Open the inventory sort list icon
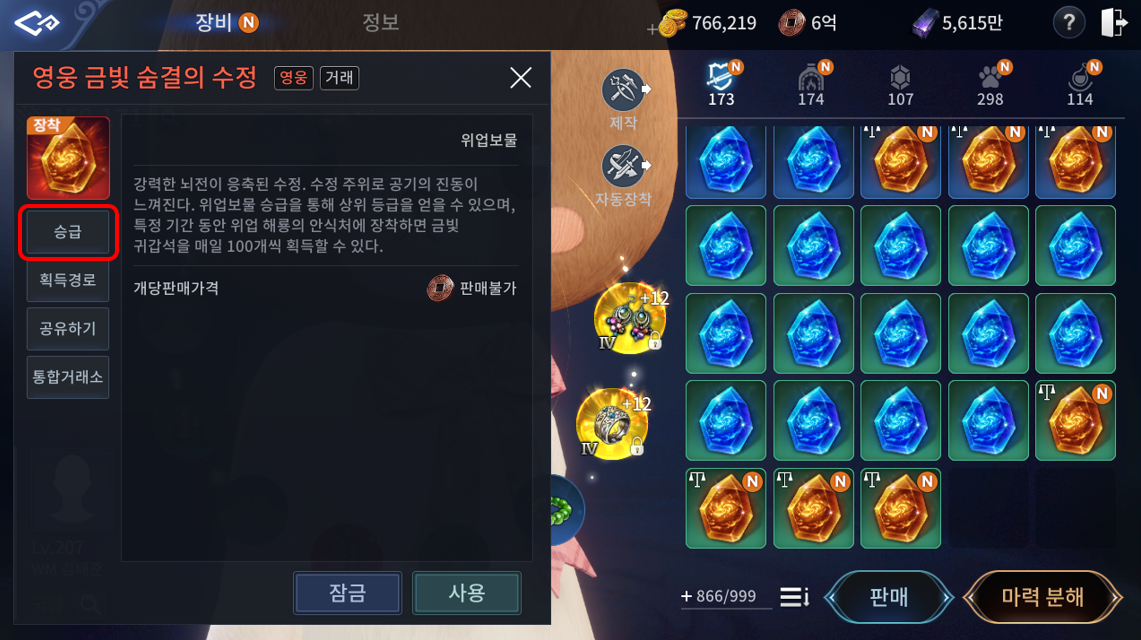 pyautogui.click(x=794, y=597)
